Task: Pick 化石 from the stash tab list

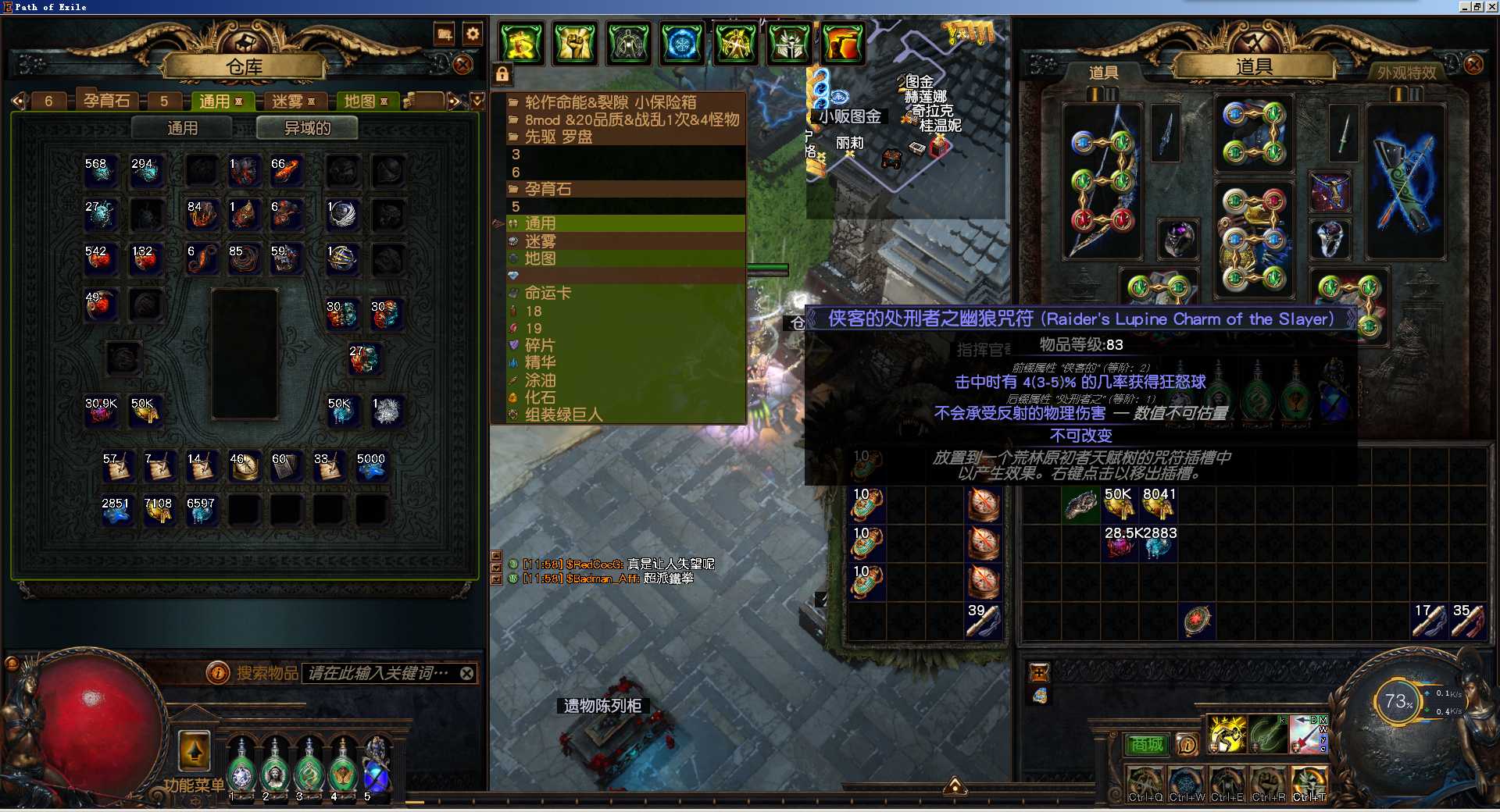Action: (x=540, y=397)
